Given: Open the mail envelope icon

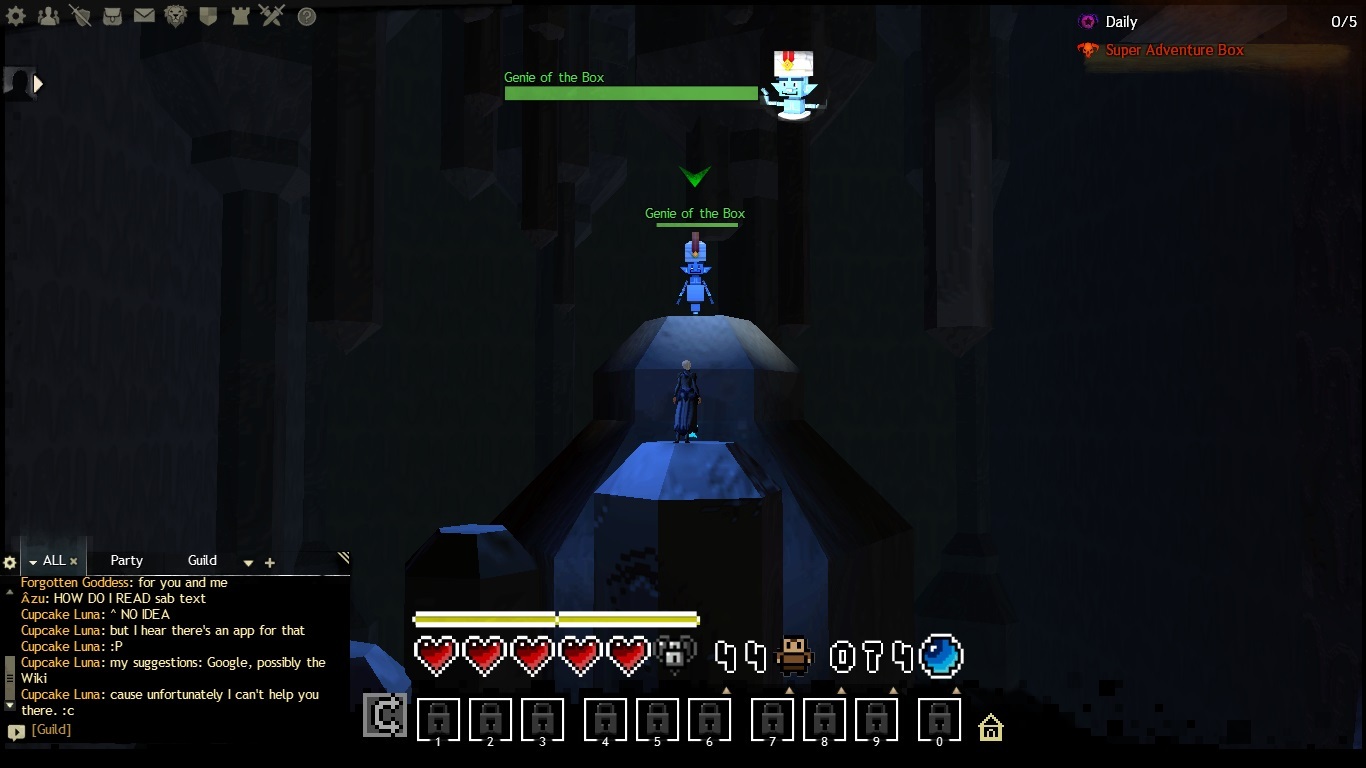Looking at the screenshot, I should [x=144, y=16].
